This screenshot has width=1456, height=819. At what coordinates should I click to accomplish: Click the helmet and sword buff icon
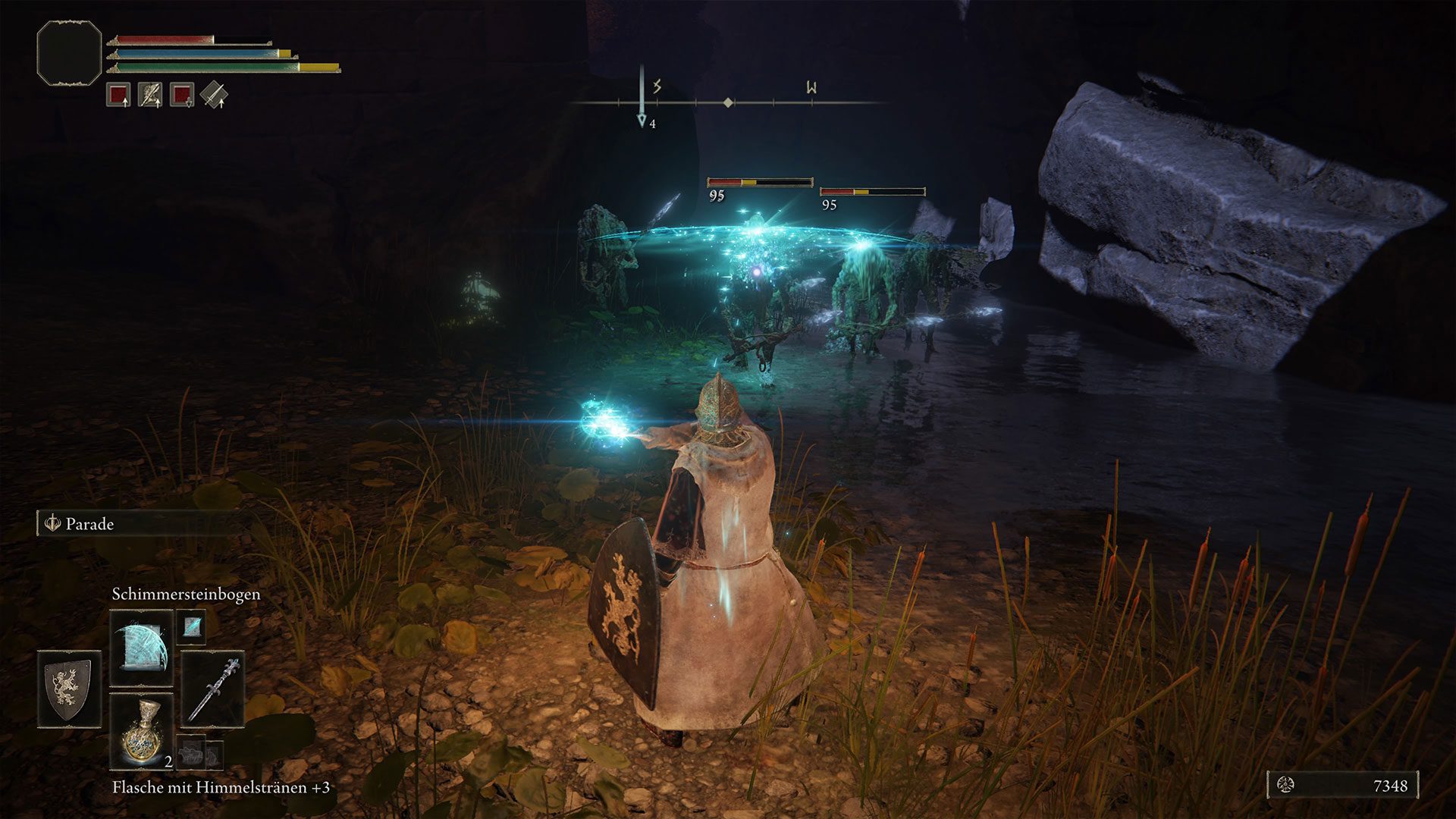coord(150,95)
